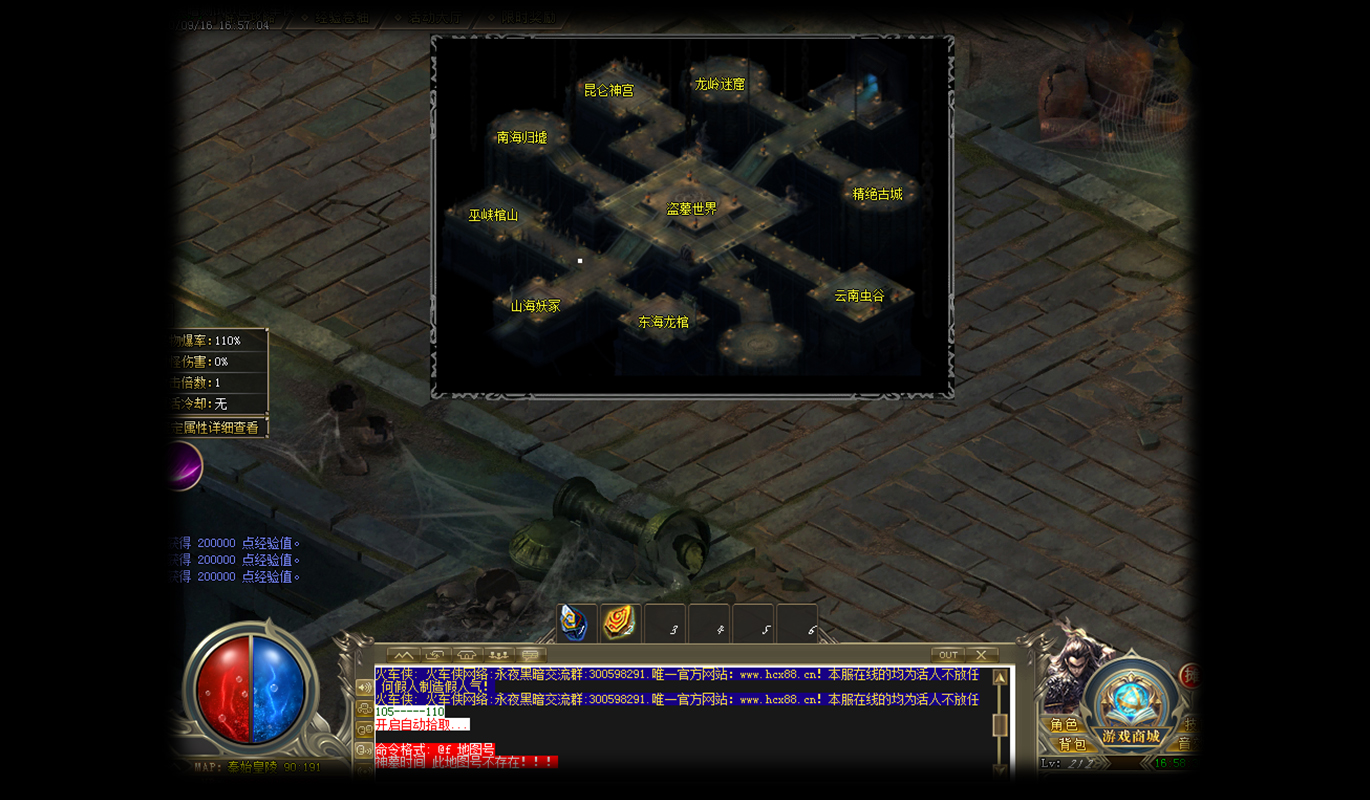Screen dimensions: 1370x800
Task: Toggle the speaker chat channel button
Action: coord(364,688)
